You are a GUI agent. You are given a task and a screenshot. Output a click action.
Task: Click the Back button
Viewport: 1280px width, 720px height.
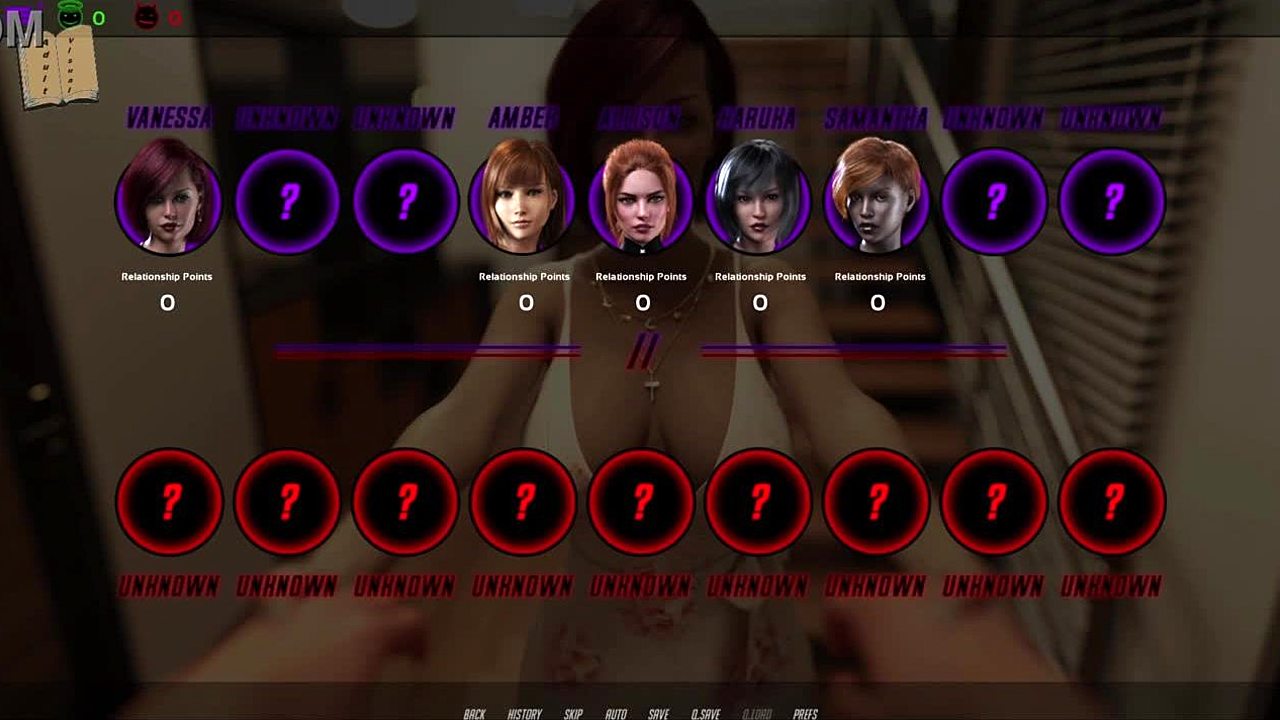[x=474, y=713]
